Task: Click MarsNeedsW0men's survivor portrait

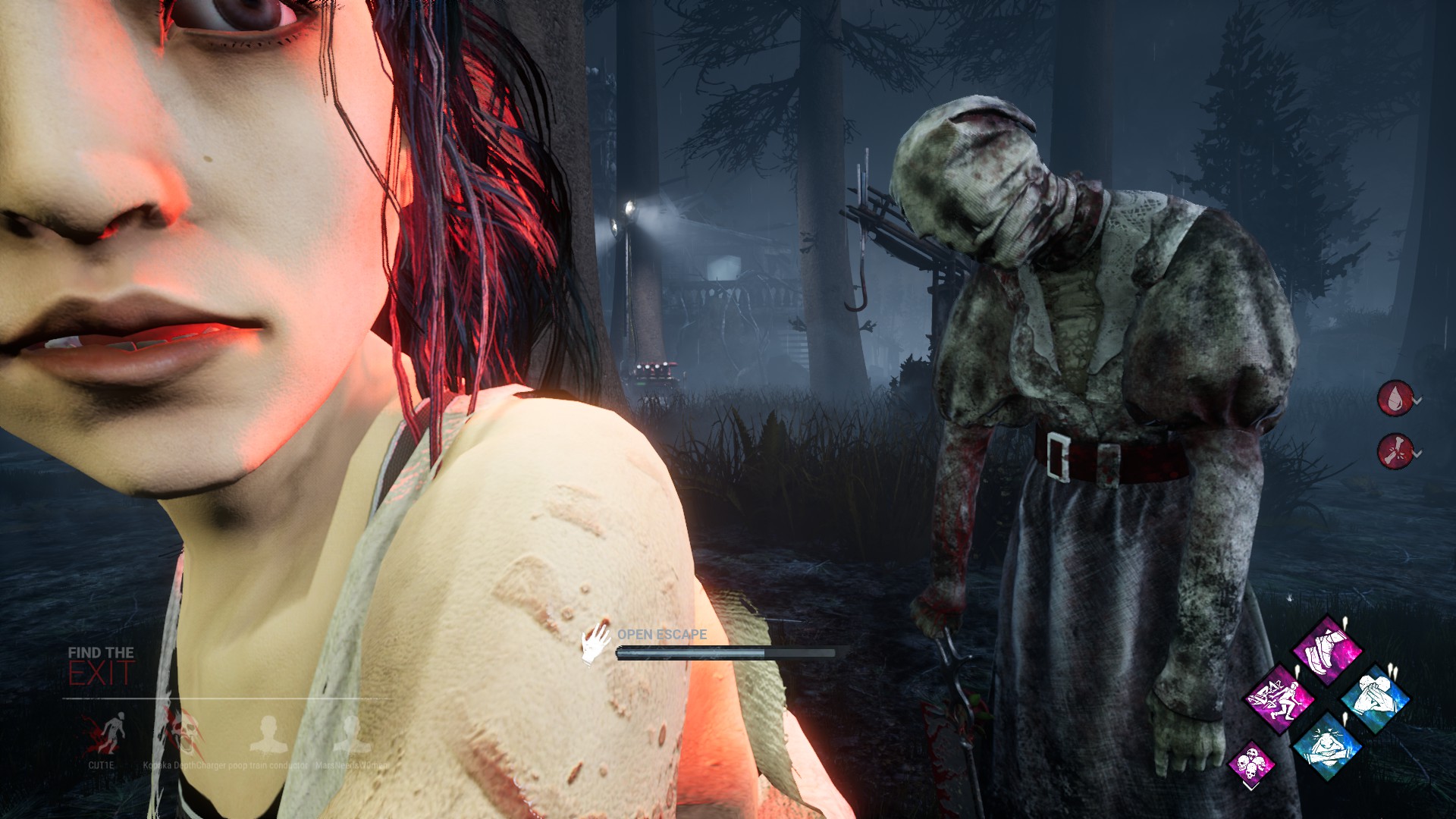Action: 350,733
